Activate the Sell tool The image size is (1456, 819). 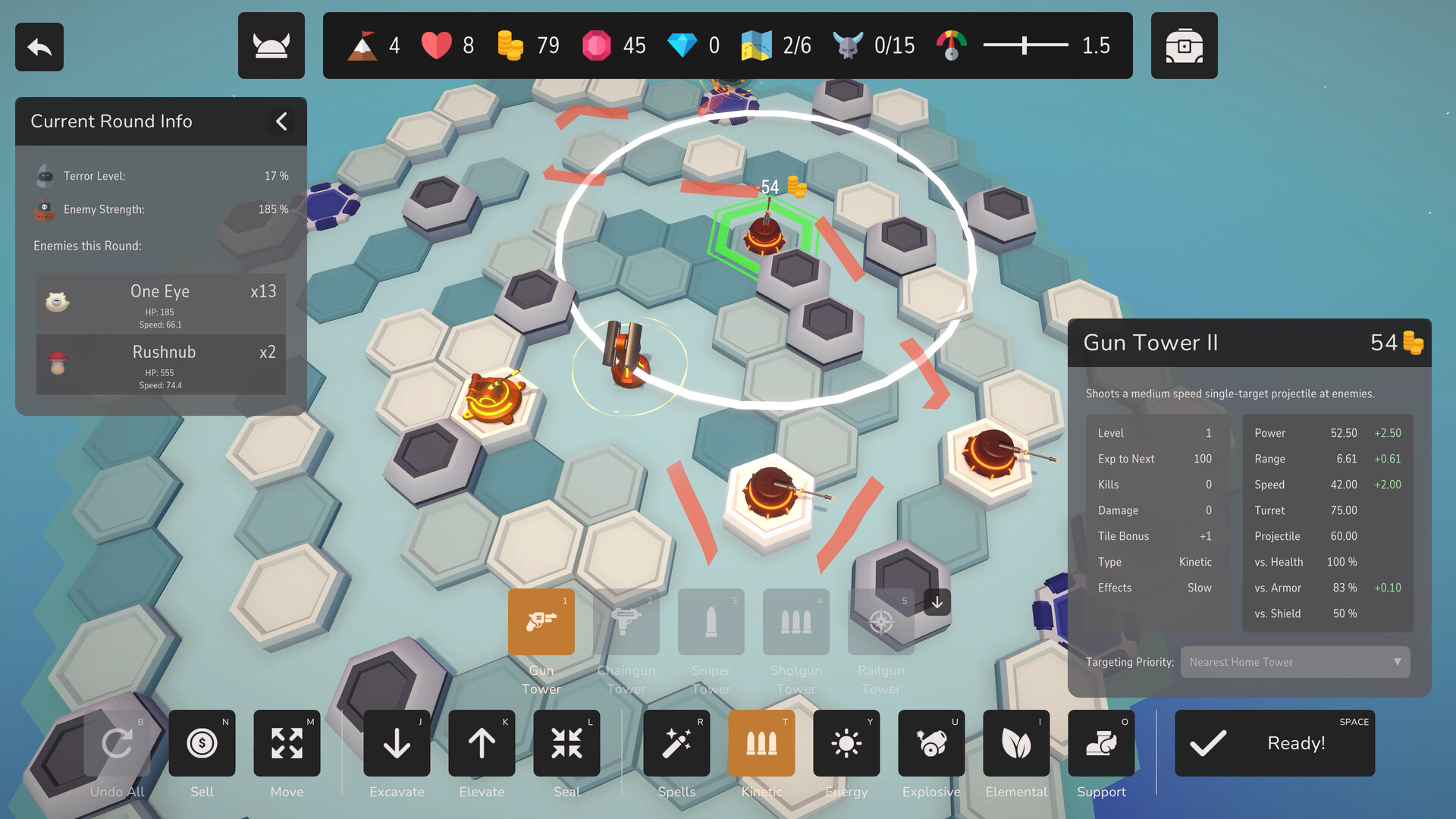tap(202, 743)
